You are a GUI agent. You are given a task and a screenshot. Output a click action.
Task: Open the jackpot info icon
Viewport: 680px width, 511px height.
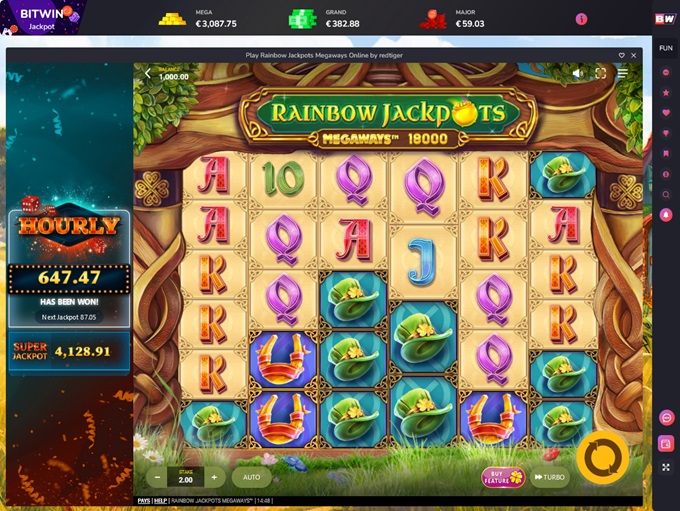coord(581,19)
